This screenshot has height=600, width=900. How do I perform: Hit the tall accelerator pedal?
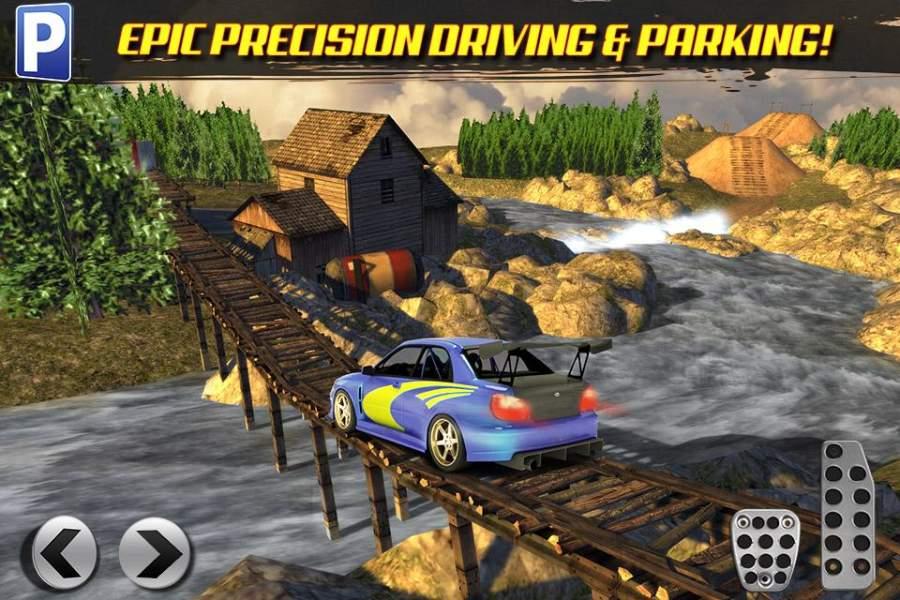point(847,516)
